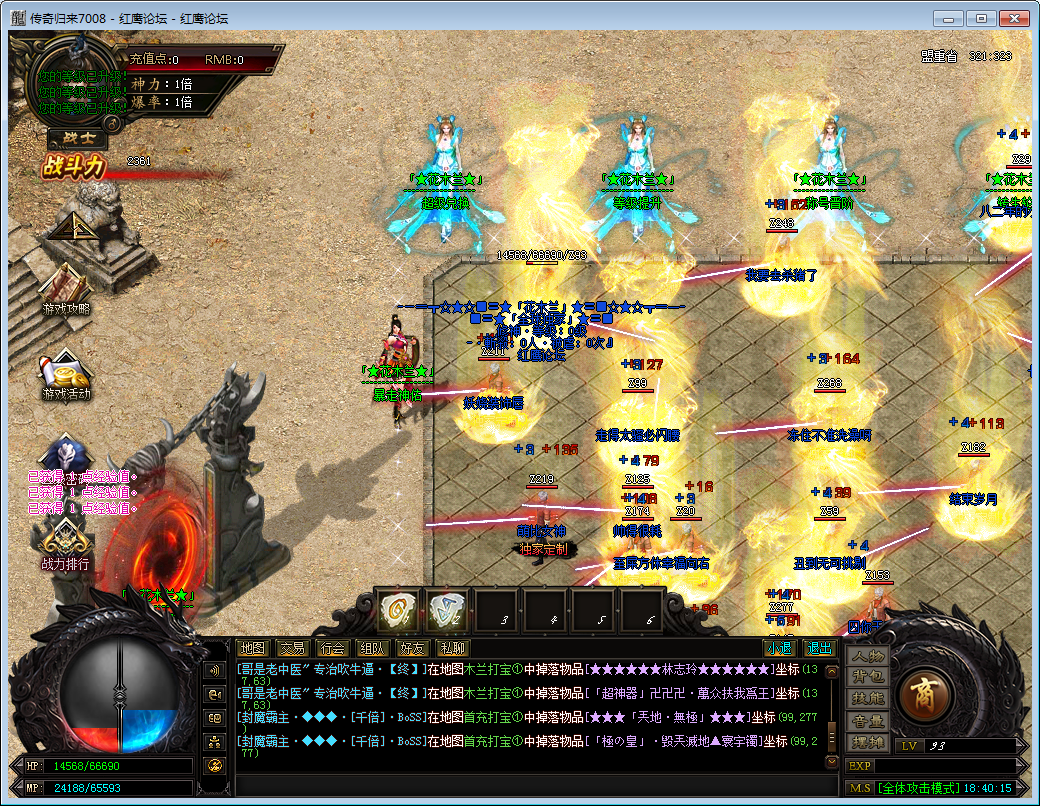View the 战力排行 power ranking
Screen dimensions: 1040x806
point(65,545)
